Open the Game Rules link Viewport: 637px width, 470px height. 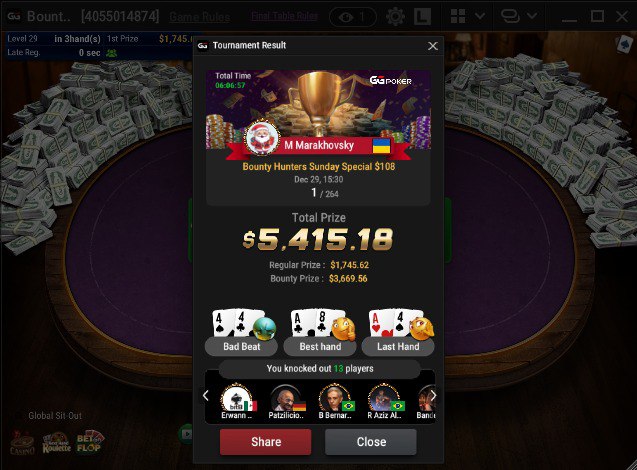(198, 17)
